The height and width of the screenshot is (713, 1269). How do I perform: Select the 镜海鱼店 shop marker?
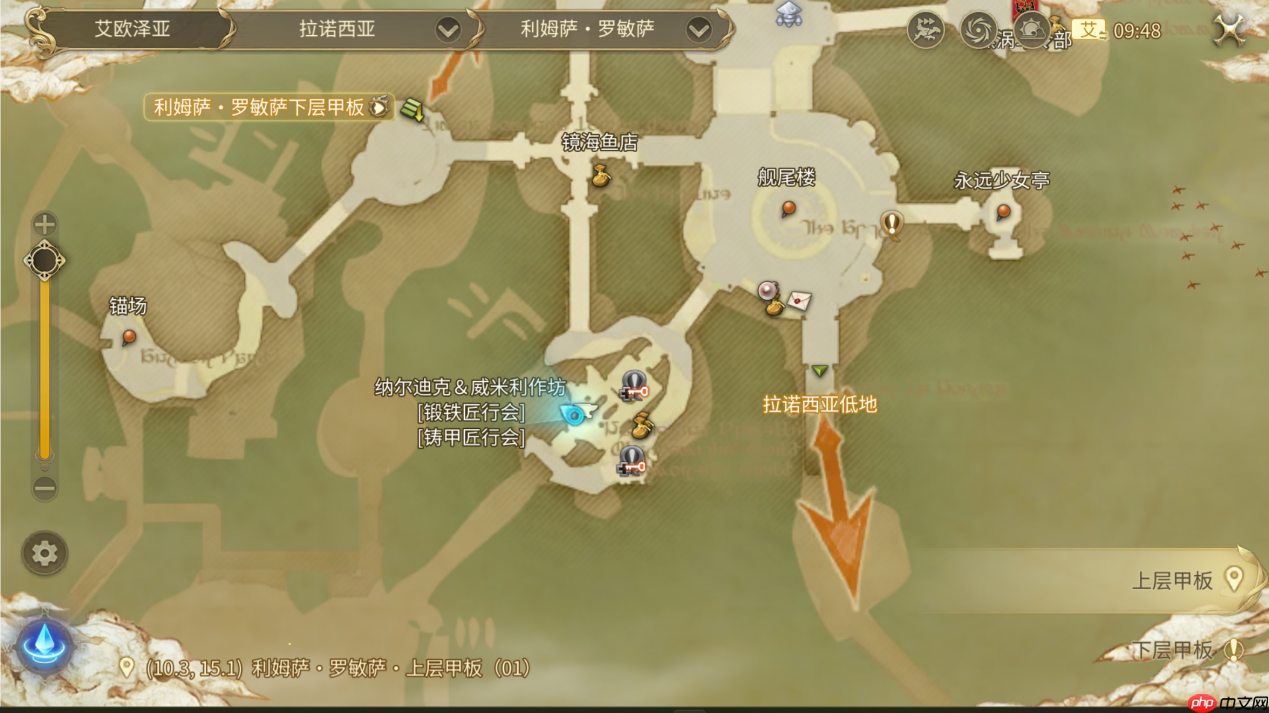pos(601,177)
